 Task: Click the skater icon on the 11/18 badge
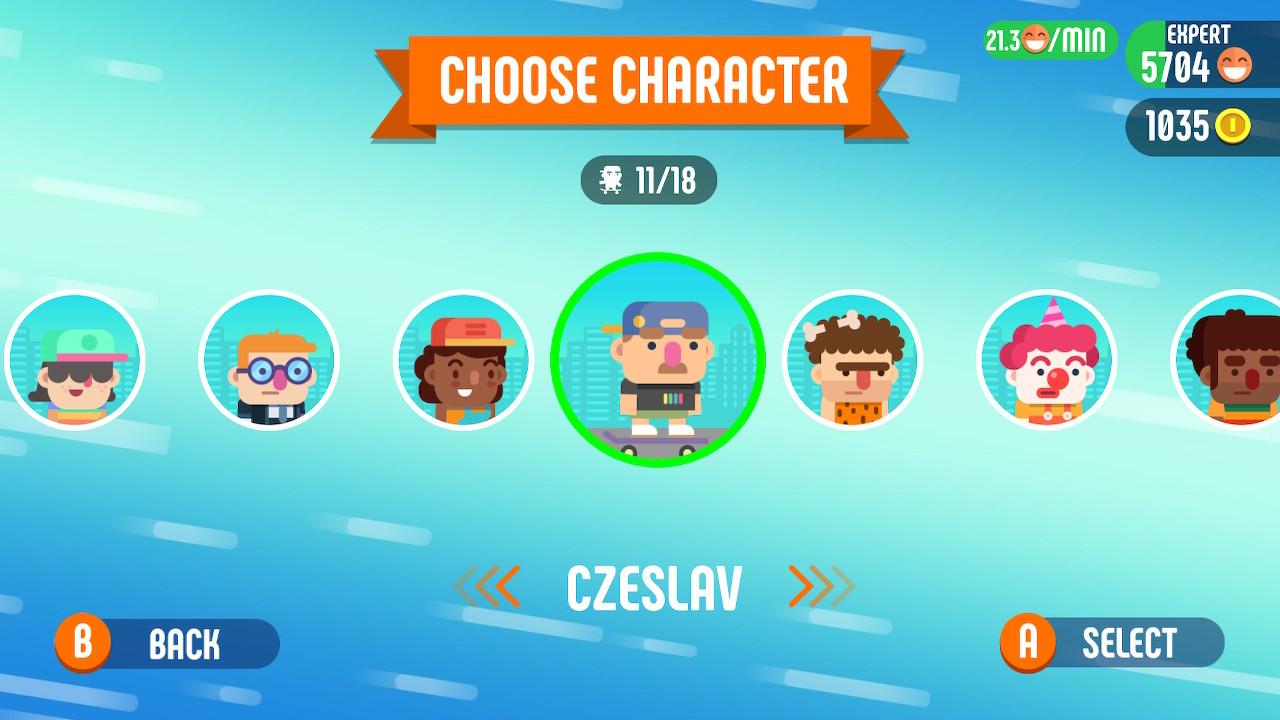[611, 181]
